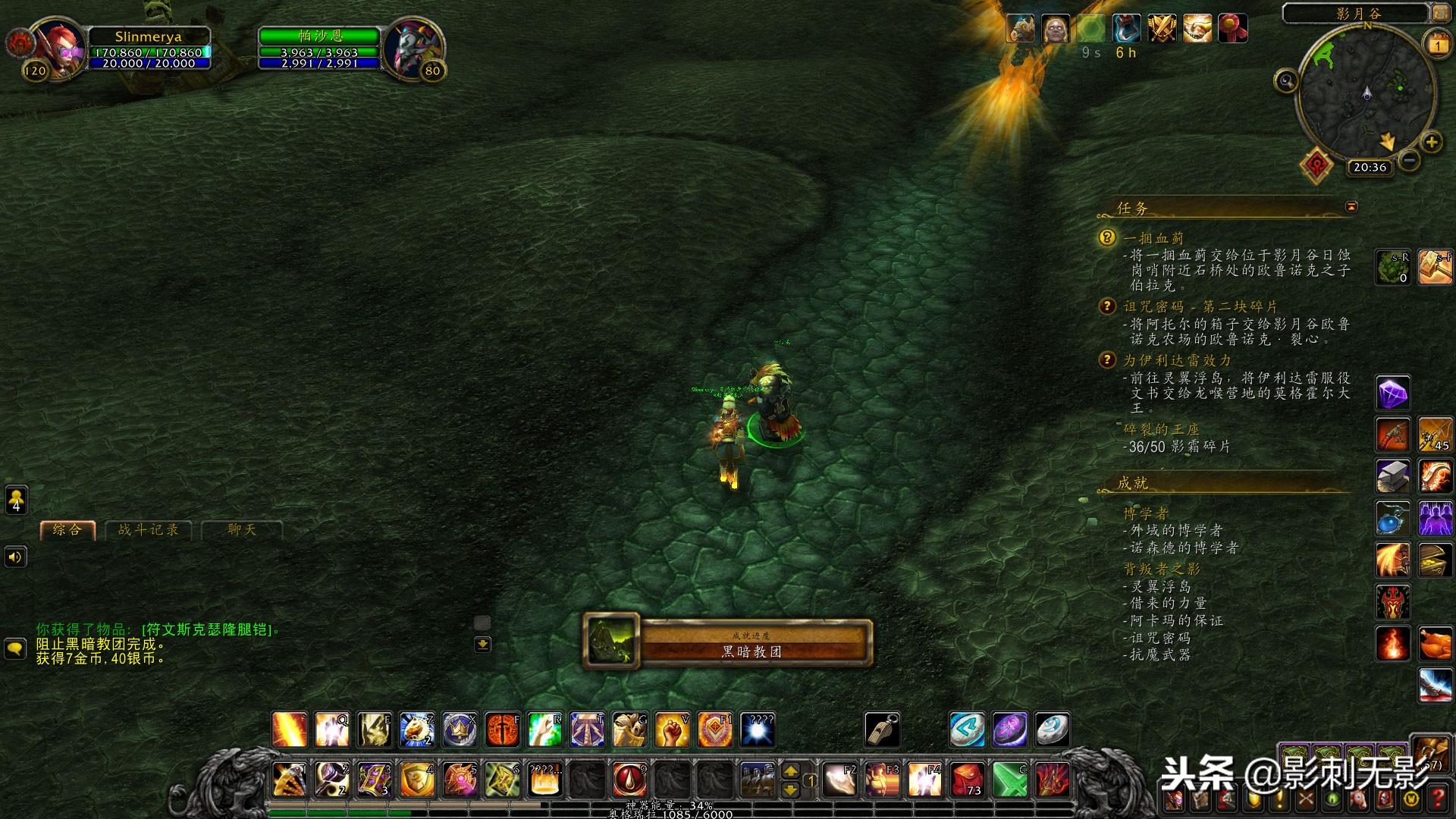This screenshot has height=819, width=1456.
Task: Zoom in the minimap with the plus button
Action: (x=1431, y=142)
